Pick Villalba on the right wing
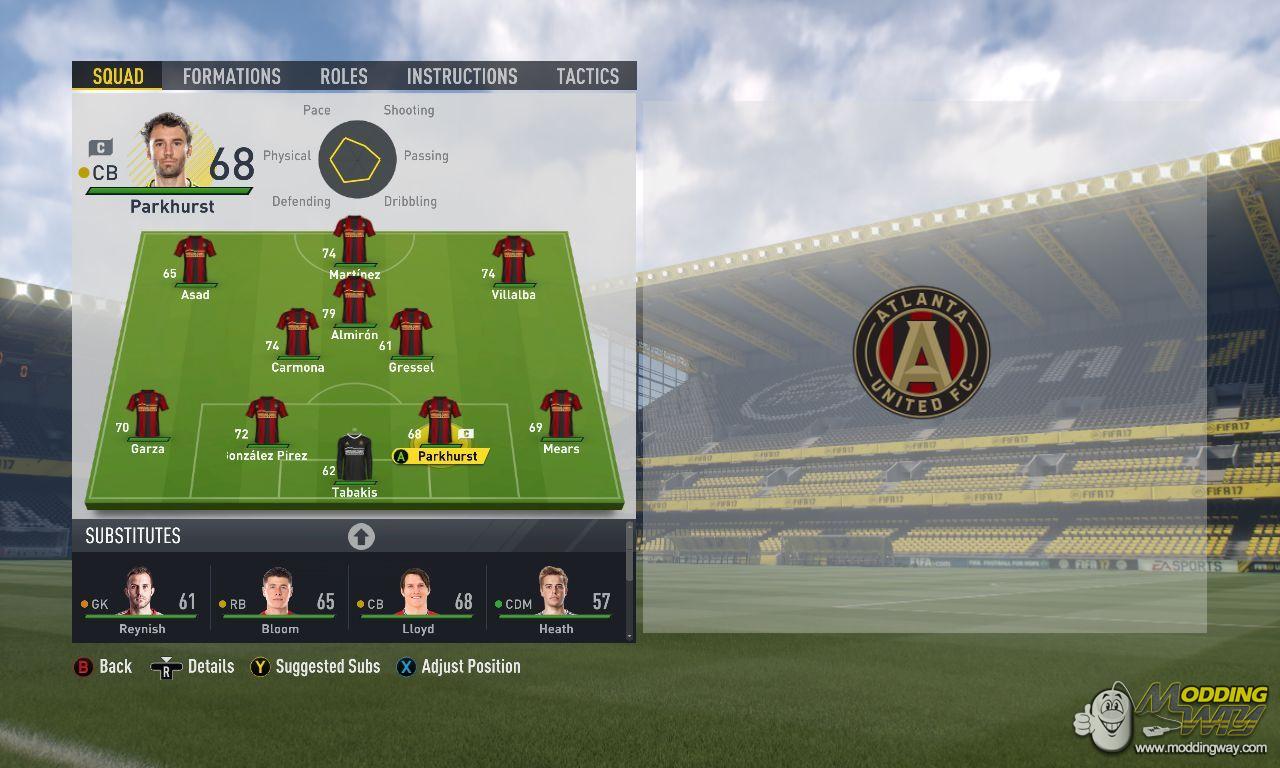The height and width of the screenshot is (768, 1280). 513,262
